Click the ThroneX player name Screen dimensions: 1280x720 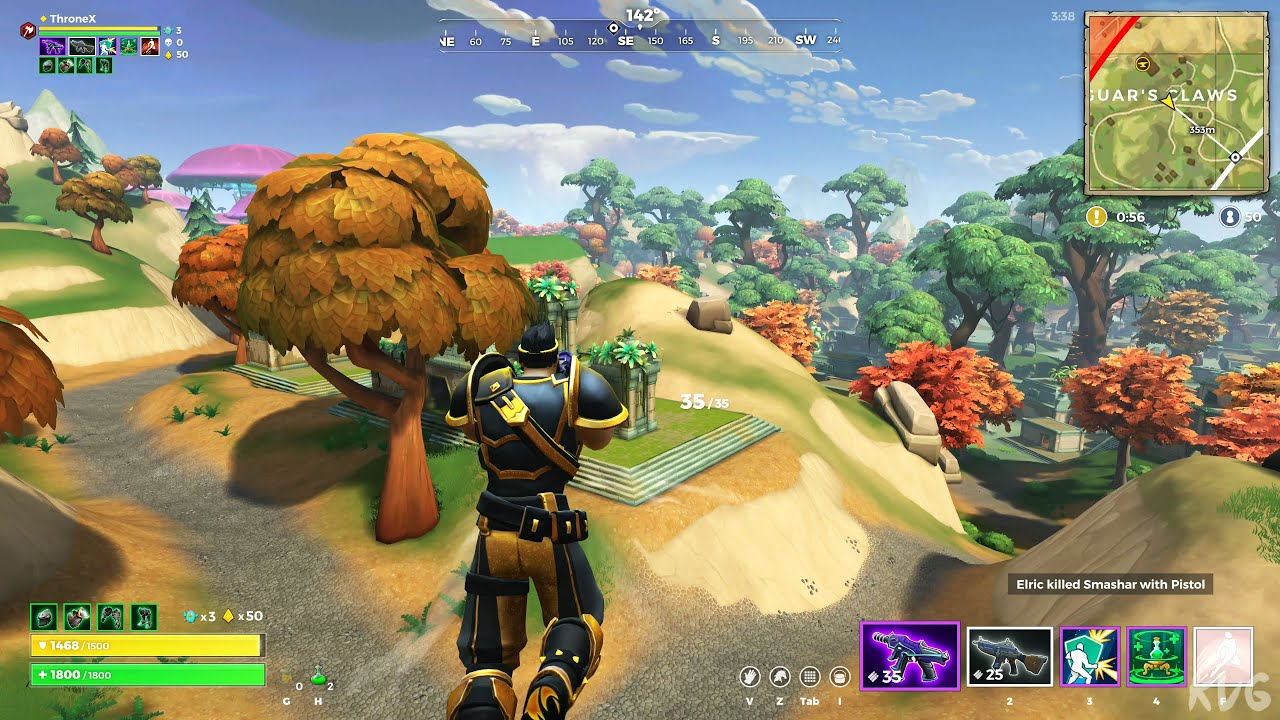72,18
